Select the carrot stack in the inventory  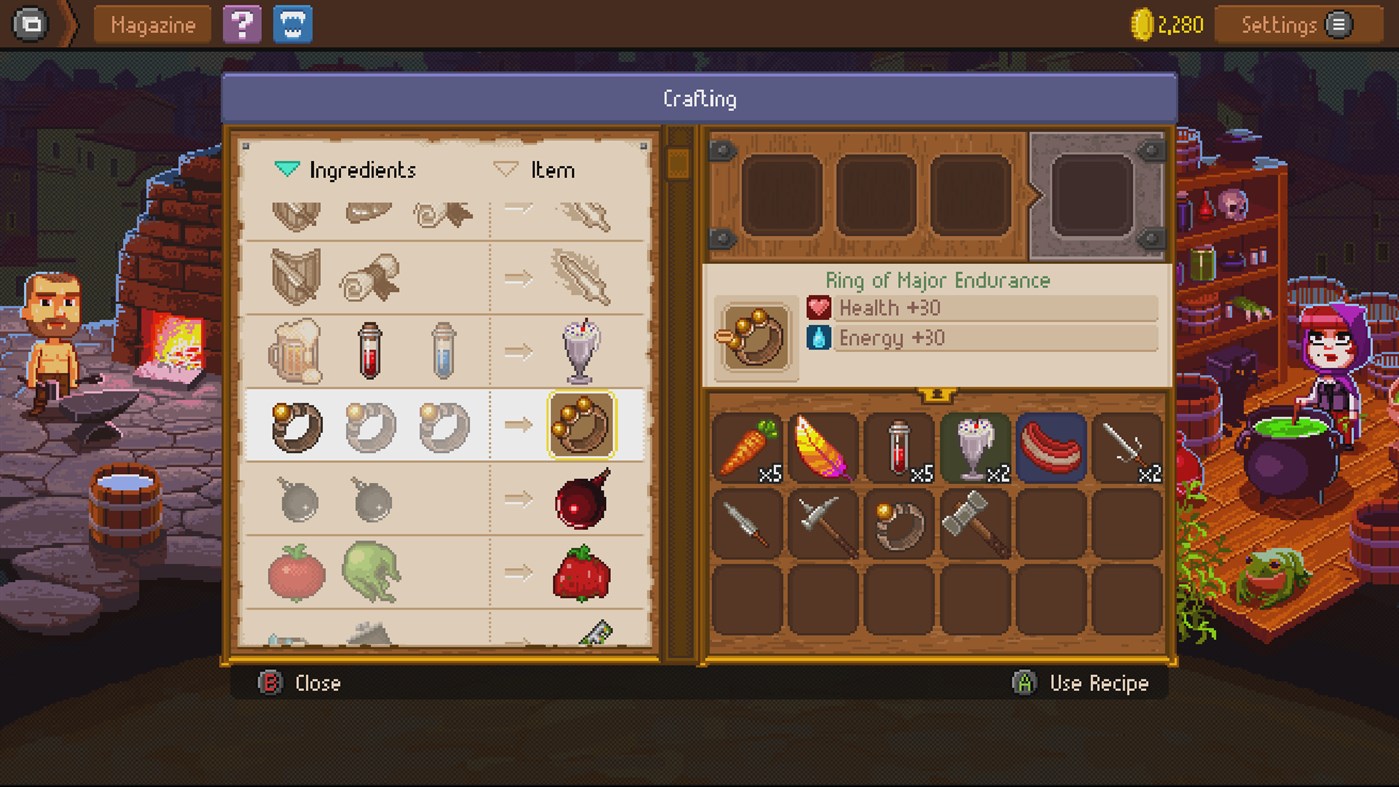(747, 447)
